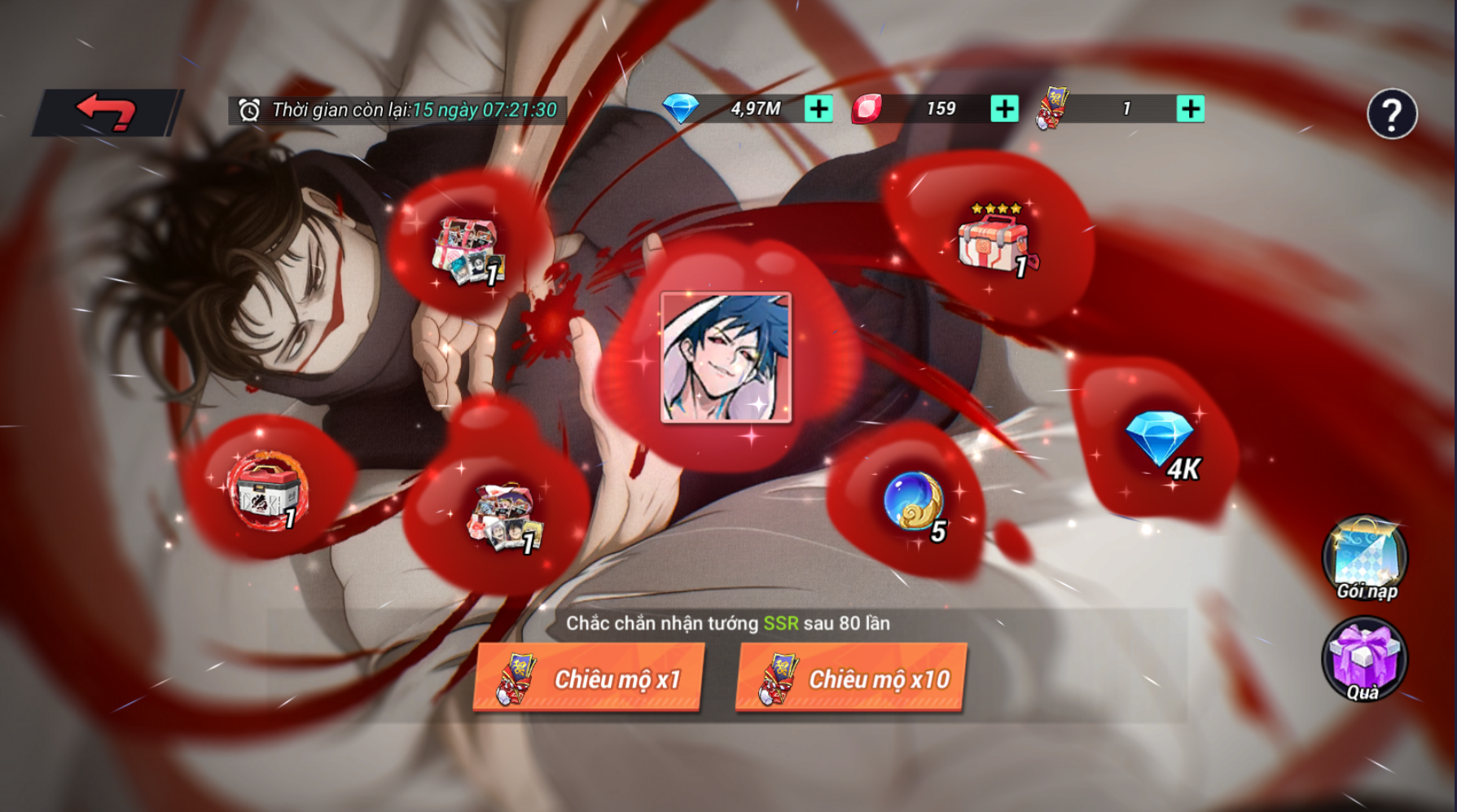
Task: Inspect the flaming ring chest reward
Action: pos(267,490)
